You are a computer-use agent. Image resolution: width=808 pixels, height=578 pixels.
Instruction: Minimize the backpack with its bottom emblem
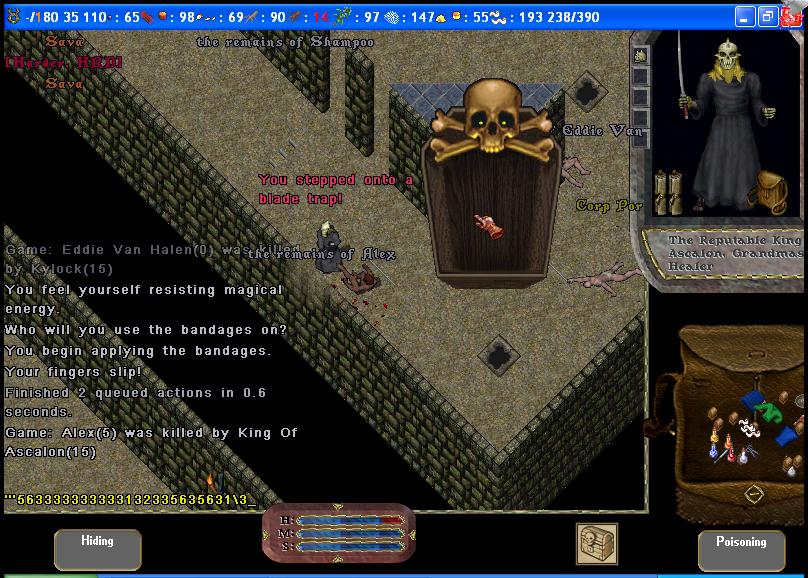pos(754,493)
